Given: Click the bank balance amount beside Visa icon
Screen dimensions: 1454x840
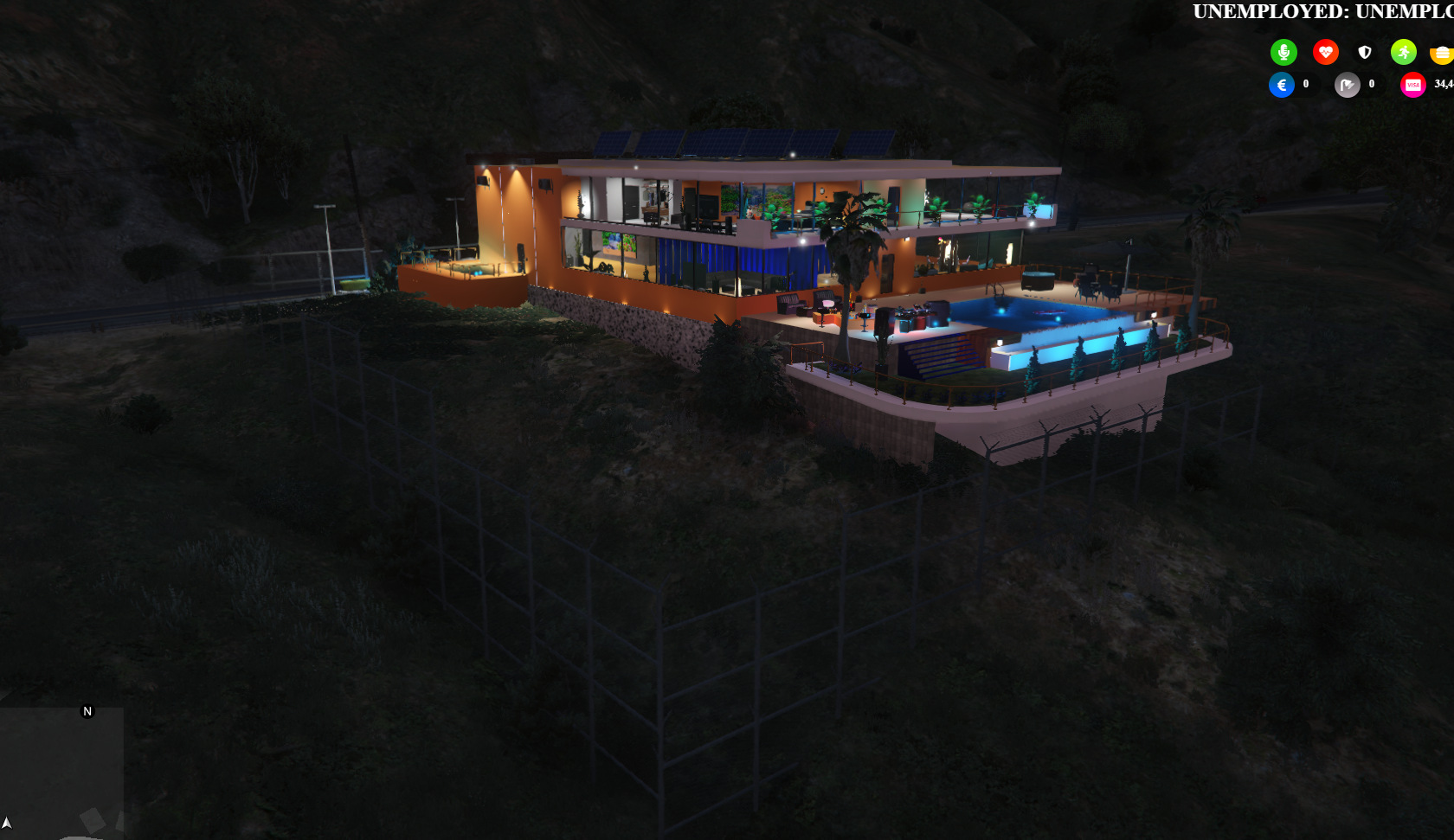Looking at the screenshot, I should tap(1439, 84).
